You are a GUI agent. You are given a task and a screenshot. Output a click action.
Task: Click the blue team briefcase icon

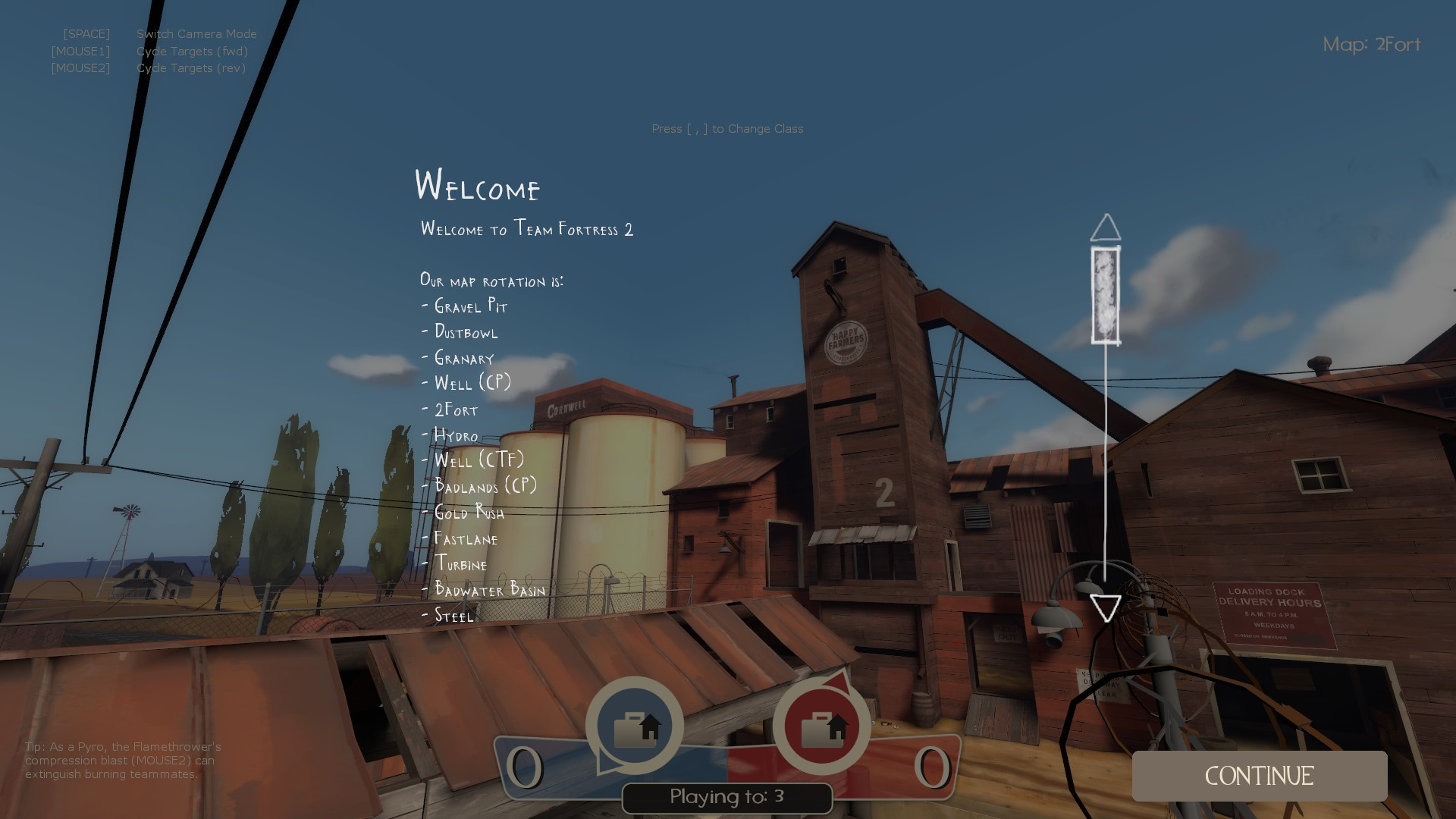pos(635,726)
